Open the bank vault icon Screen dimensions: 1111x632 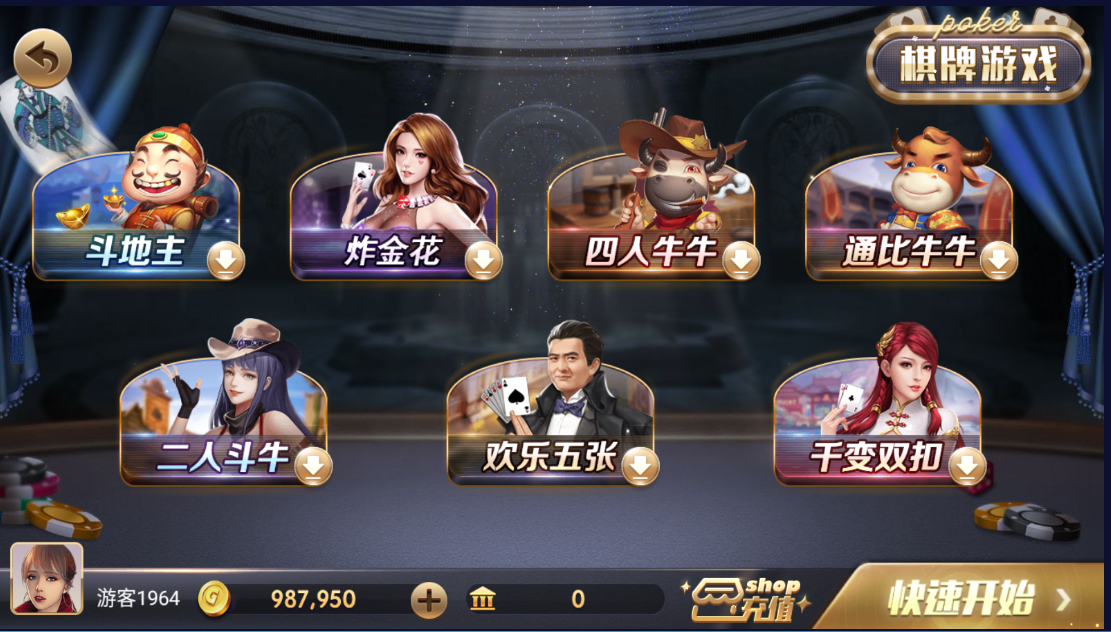tap(482, 600)
